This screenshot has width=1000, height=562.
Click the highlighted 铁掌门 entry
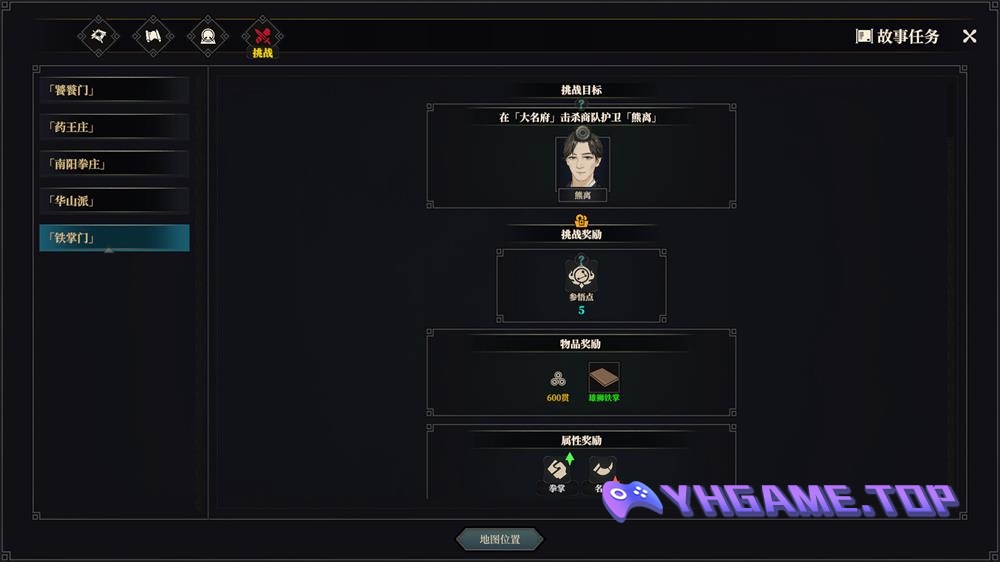pos(113,238)
